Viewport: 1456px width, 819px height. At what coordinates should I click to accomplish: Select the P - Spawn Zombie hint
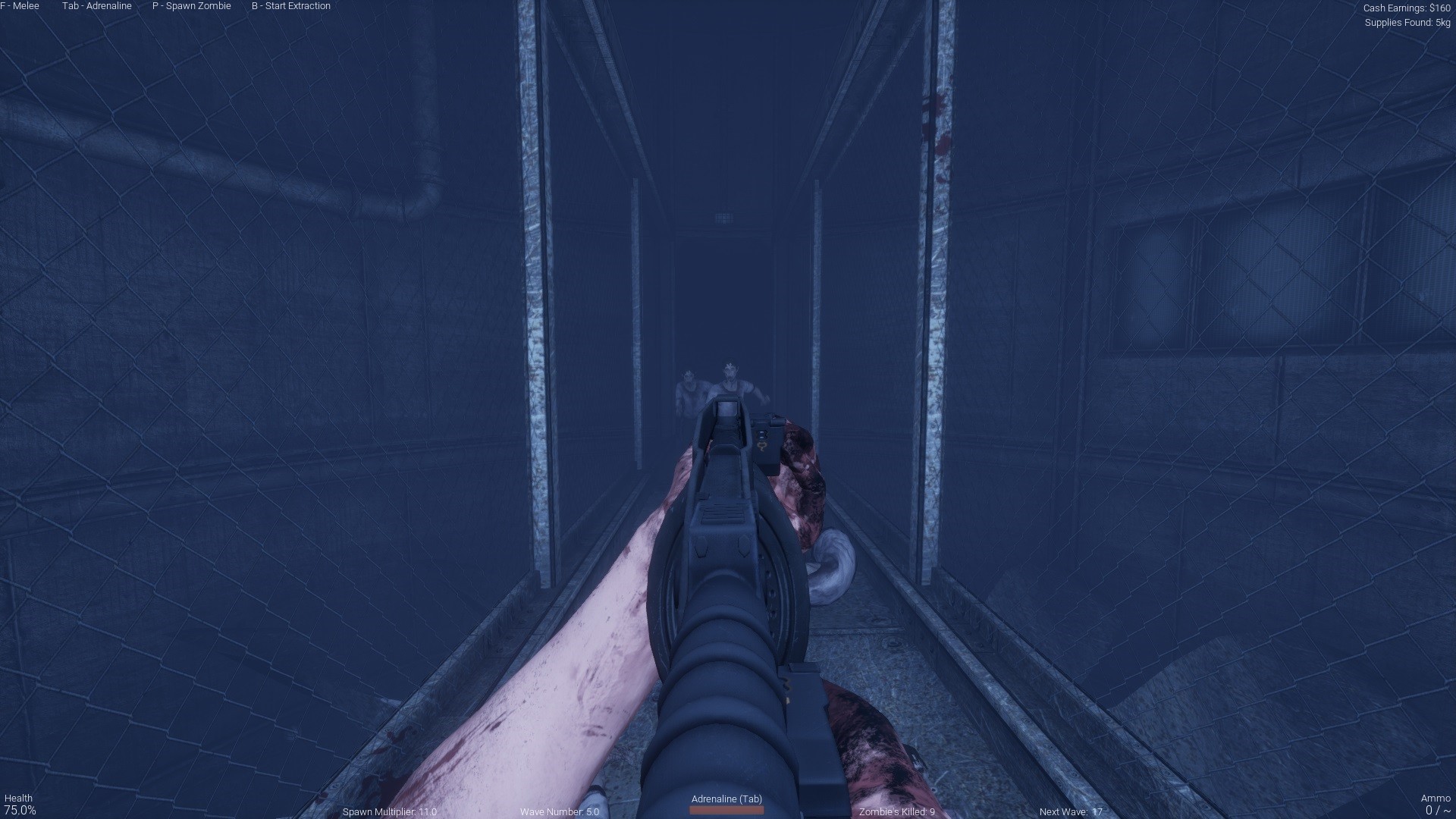point(191,6)
